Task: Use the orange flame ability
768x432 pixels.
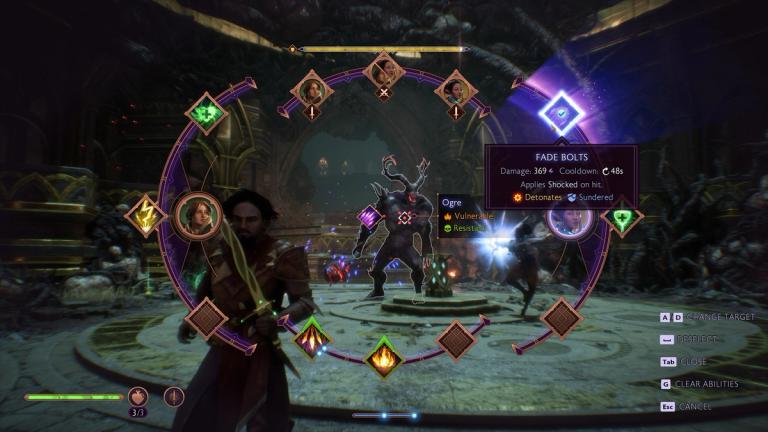Action: point(383,355)
